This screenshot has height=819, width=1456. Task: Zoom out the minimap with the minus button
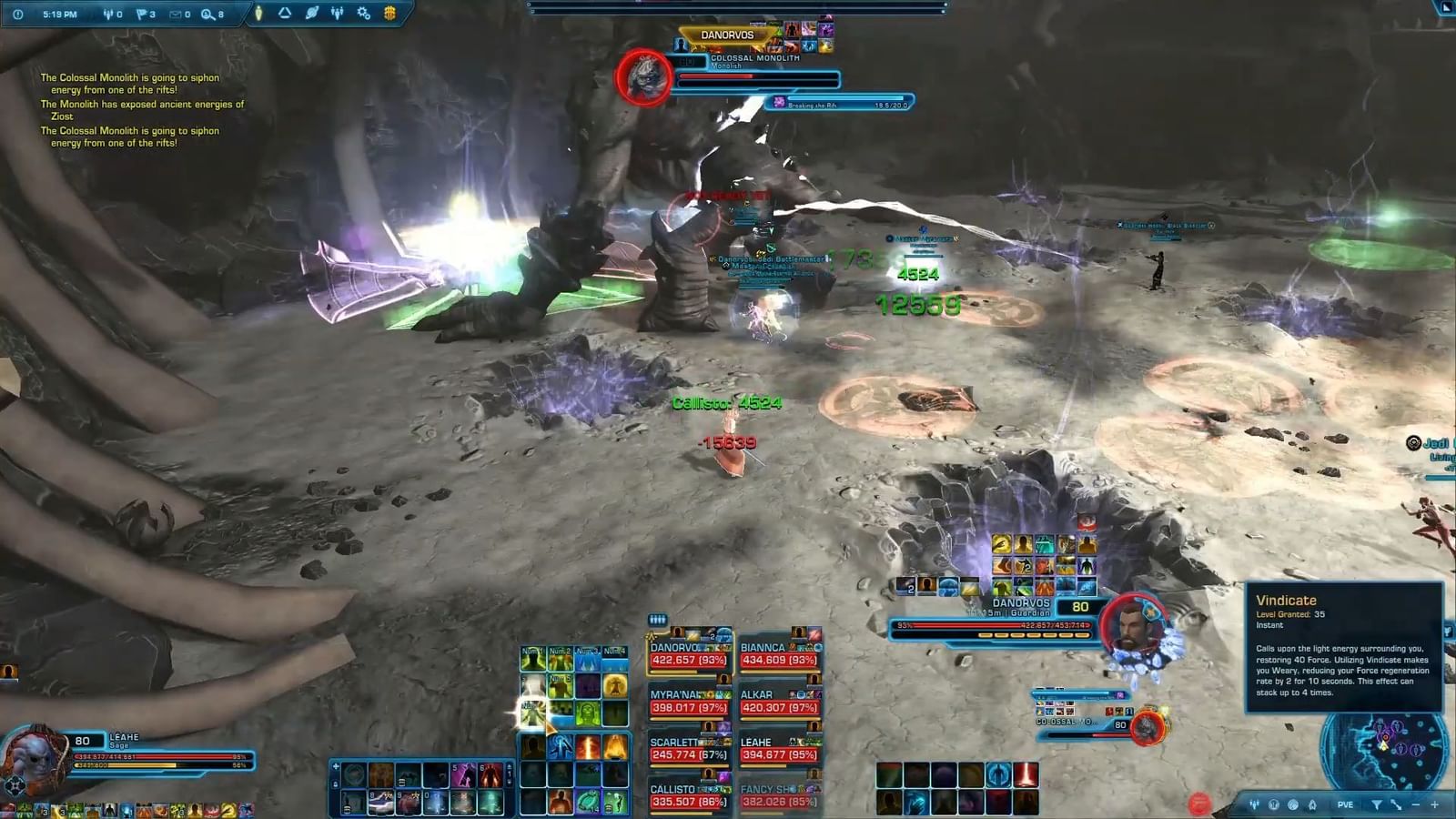coord(1416,804)
